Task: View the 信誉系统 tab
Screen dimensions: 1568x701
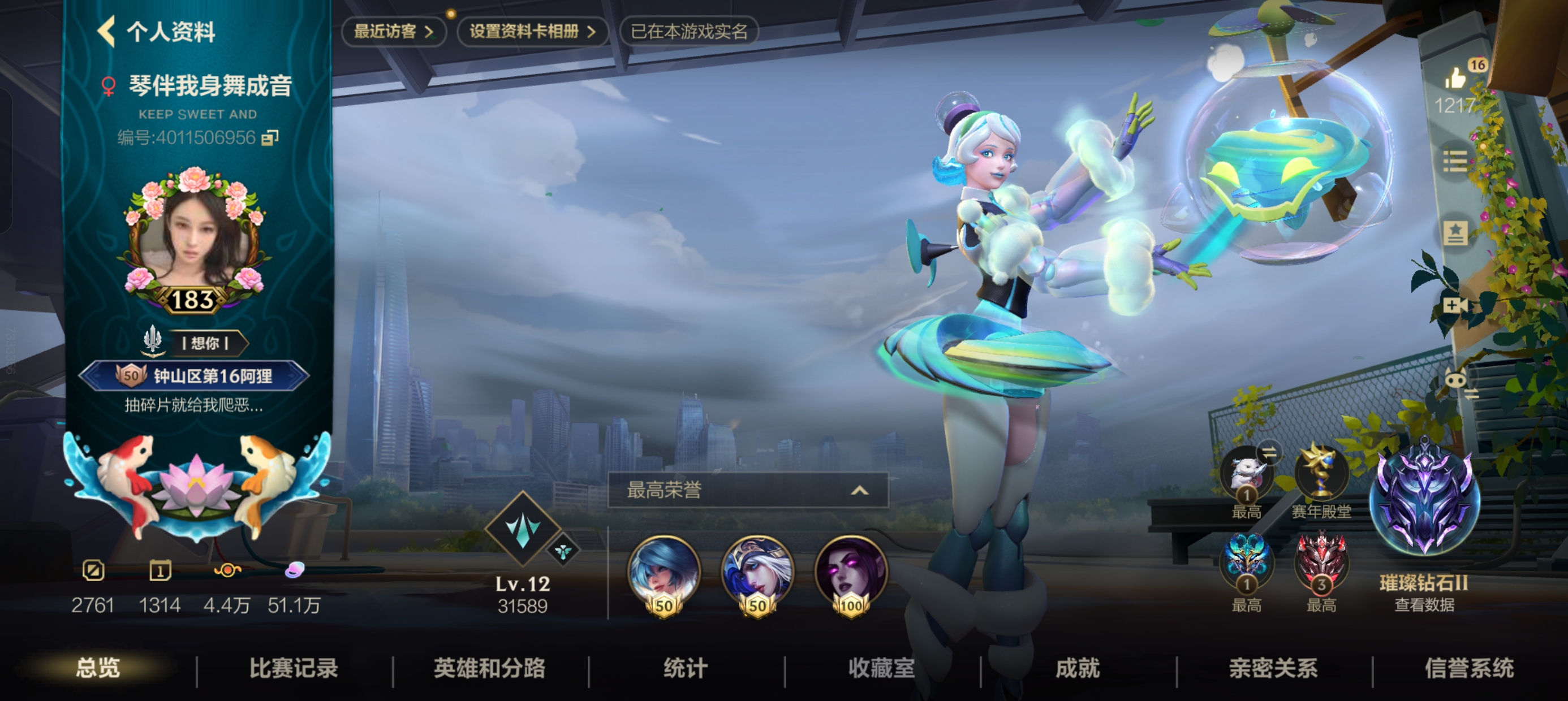Action: click(x=1469, y=668)
